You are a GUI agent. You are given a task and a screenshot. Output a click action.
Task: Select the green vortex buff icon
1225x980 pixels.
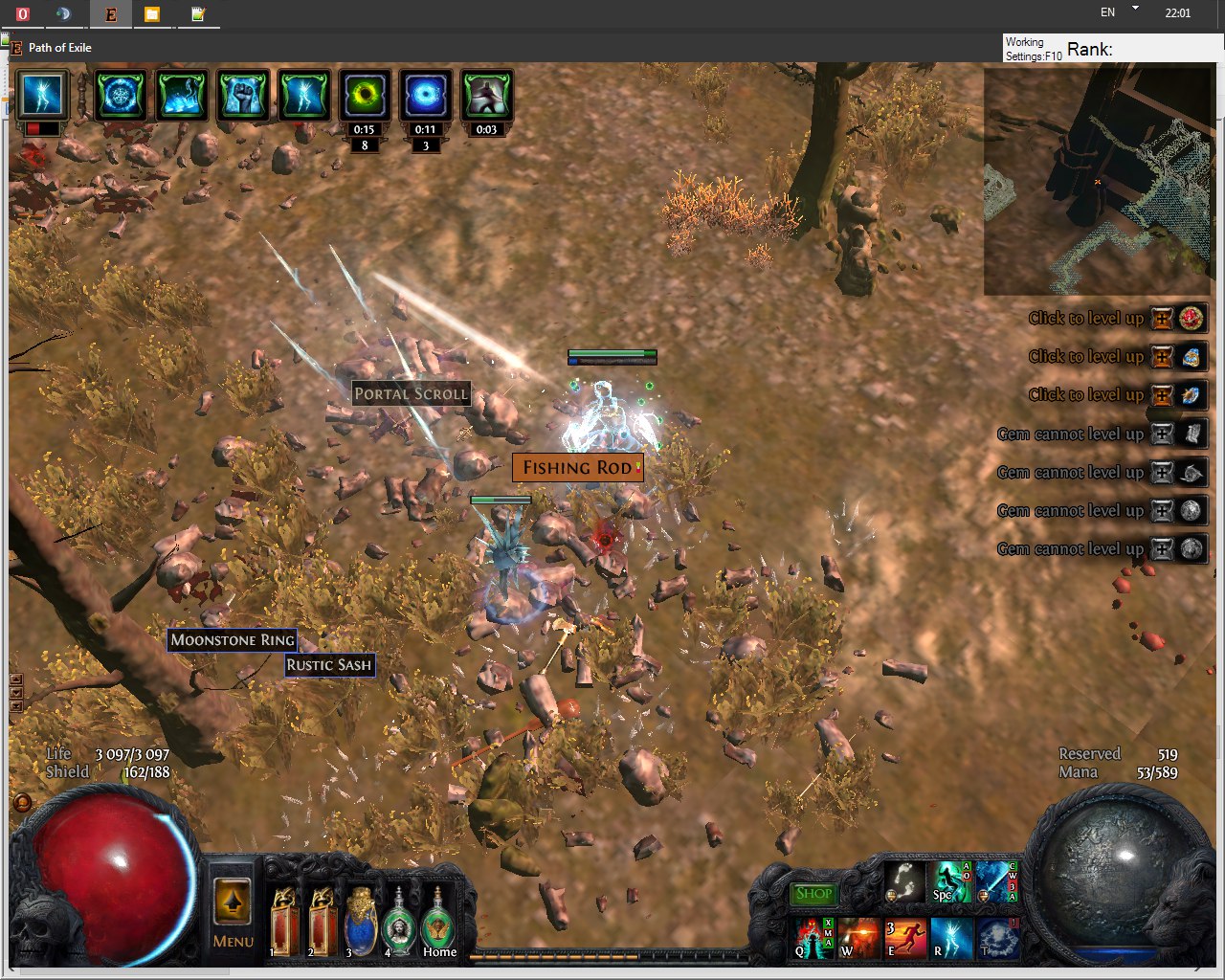[365, 95]
